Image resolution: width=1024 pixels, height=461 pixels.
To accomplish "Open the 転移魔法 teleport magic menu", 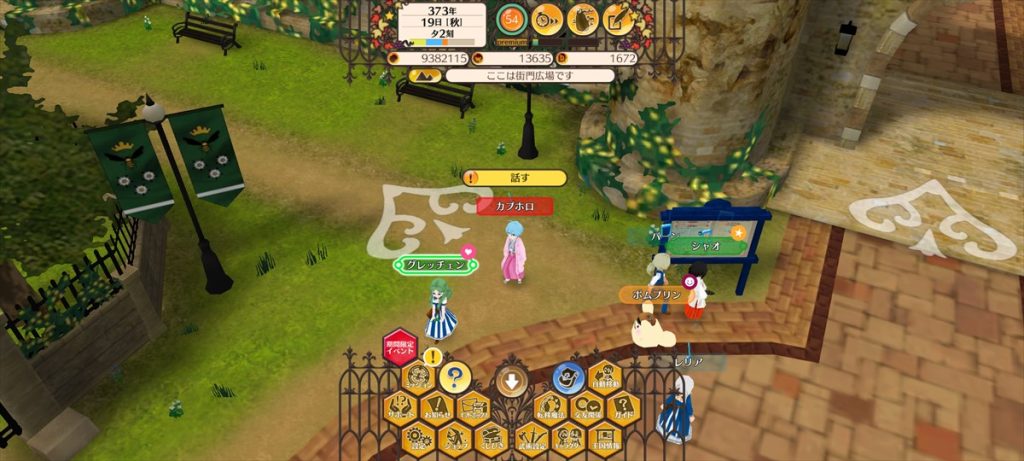I will pos(548,408).
